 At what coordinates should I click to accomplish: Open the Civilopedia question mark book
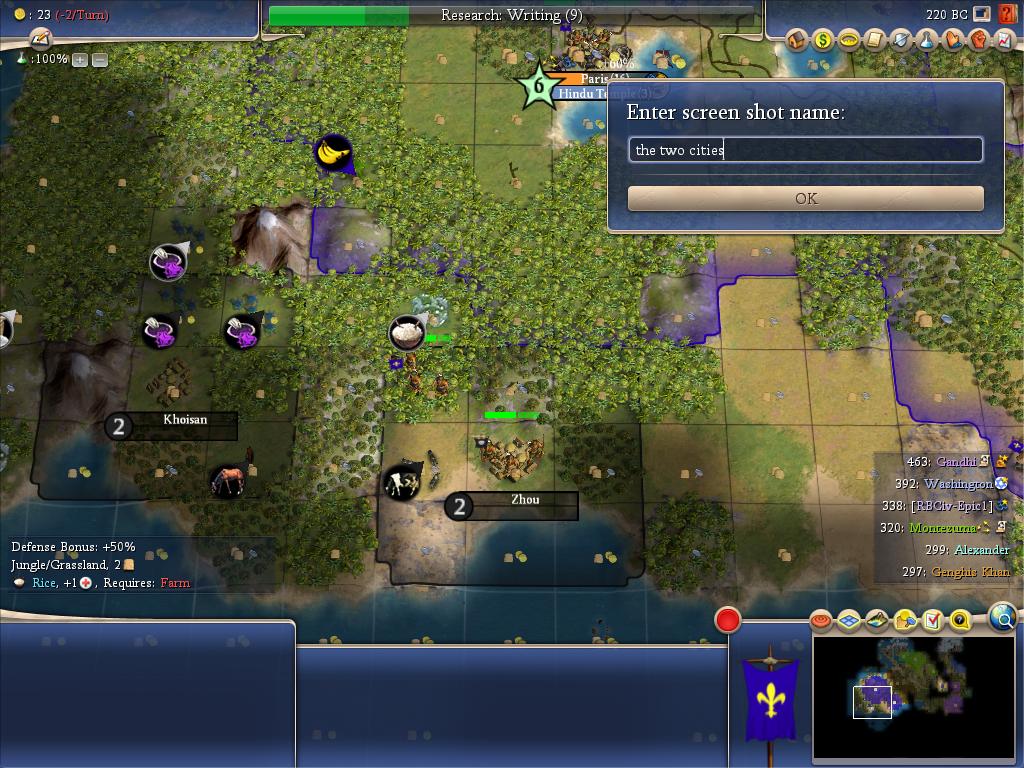[1007, 14]
